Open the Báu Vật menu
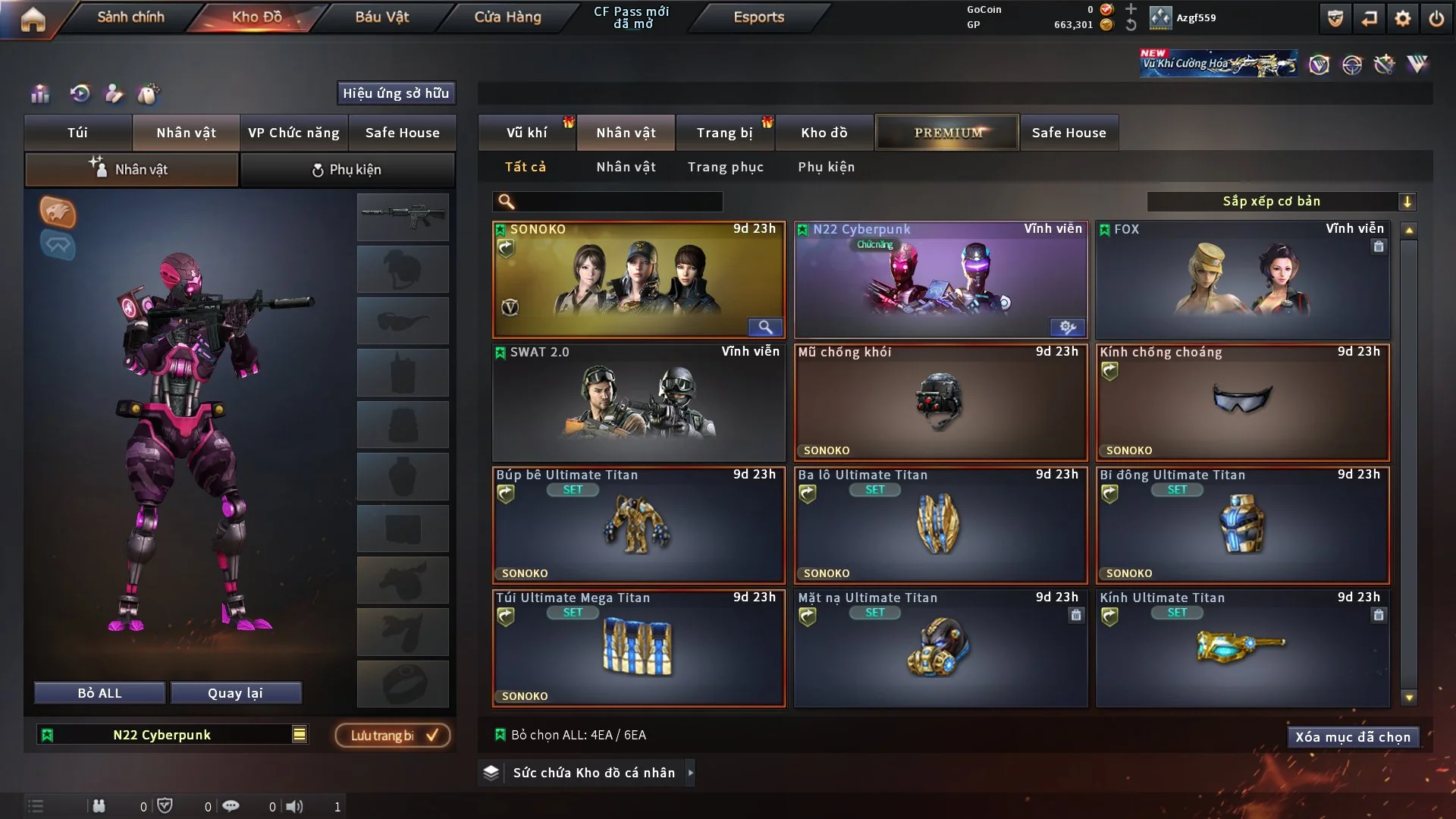Image resolution: width=1456 pixels, height=819 pixels. click(x=381, y=17)
